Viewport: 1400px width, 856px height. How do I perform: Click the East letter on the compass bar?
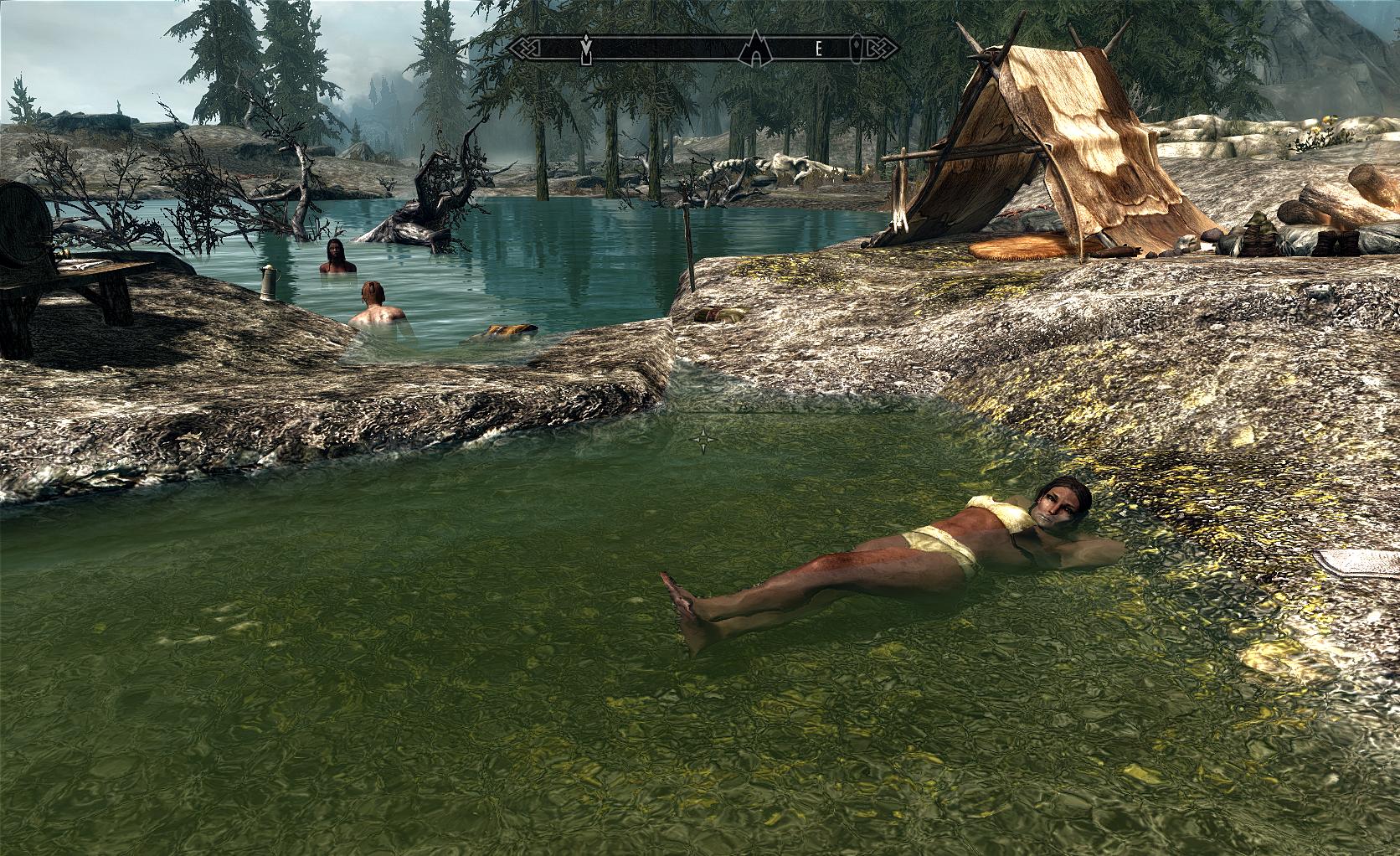coord(820,49)
